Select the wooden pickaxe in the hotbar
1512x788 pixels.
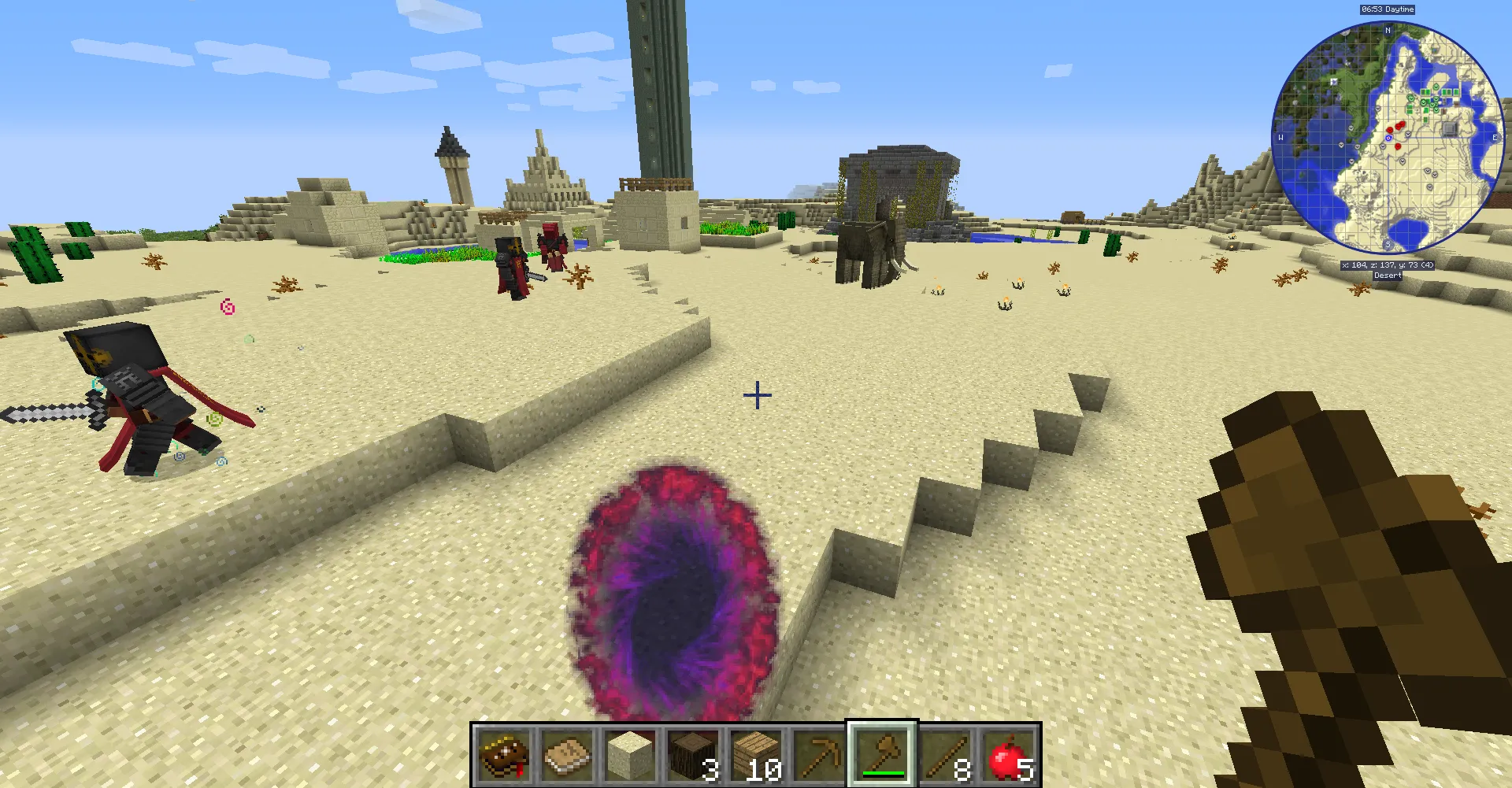pyautogui.click(x=821, y=757)
